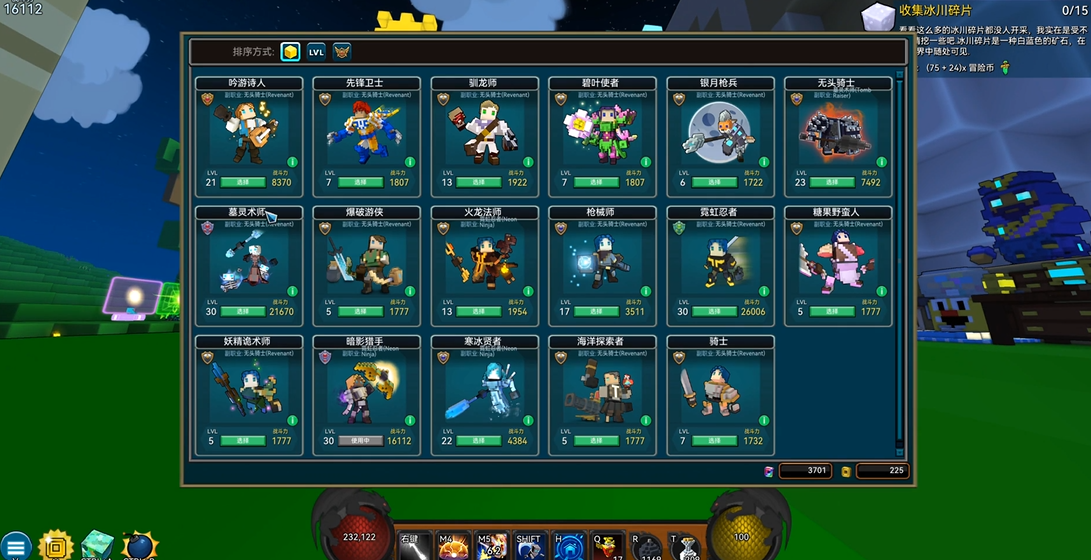This screenshot has width=1091, height=560.
Task: Pick the 驯龙师 class via its 选择 button
Action: click(479, 183)
